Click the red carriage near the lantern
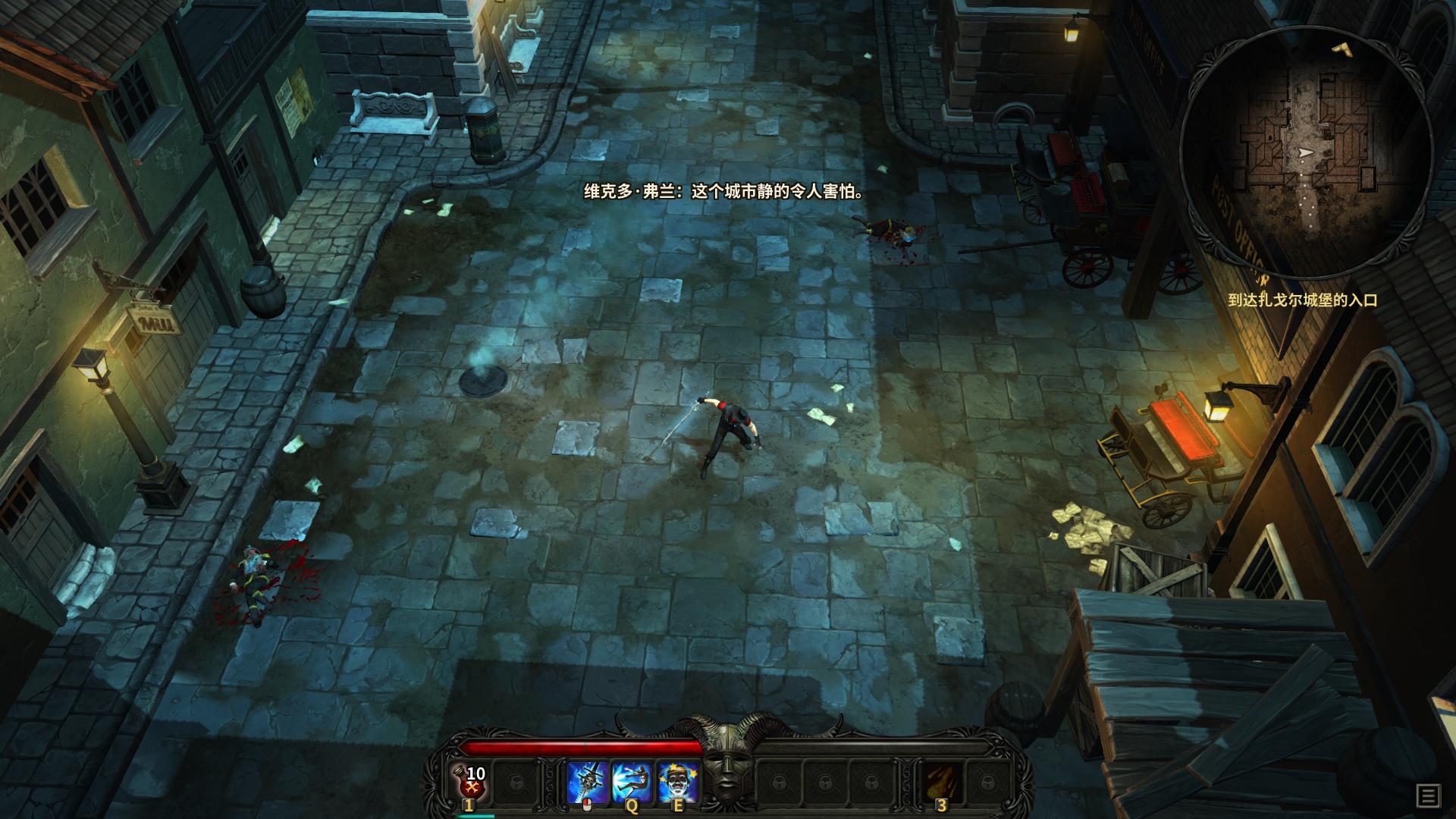 1168,440
